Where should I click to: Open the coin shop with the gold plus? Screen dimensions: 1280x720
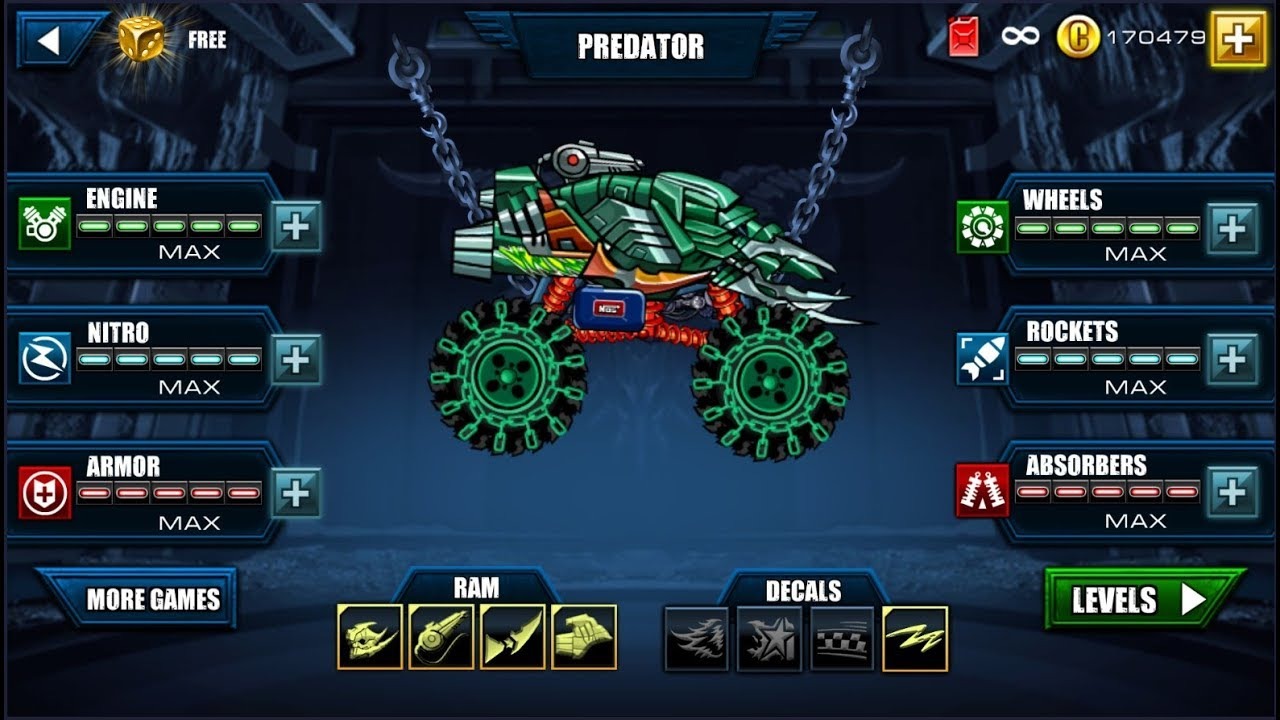coord(1237,39)
